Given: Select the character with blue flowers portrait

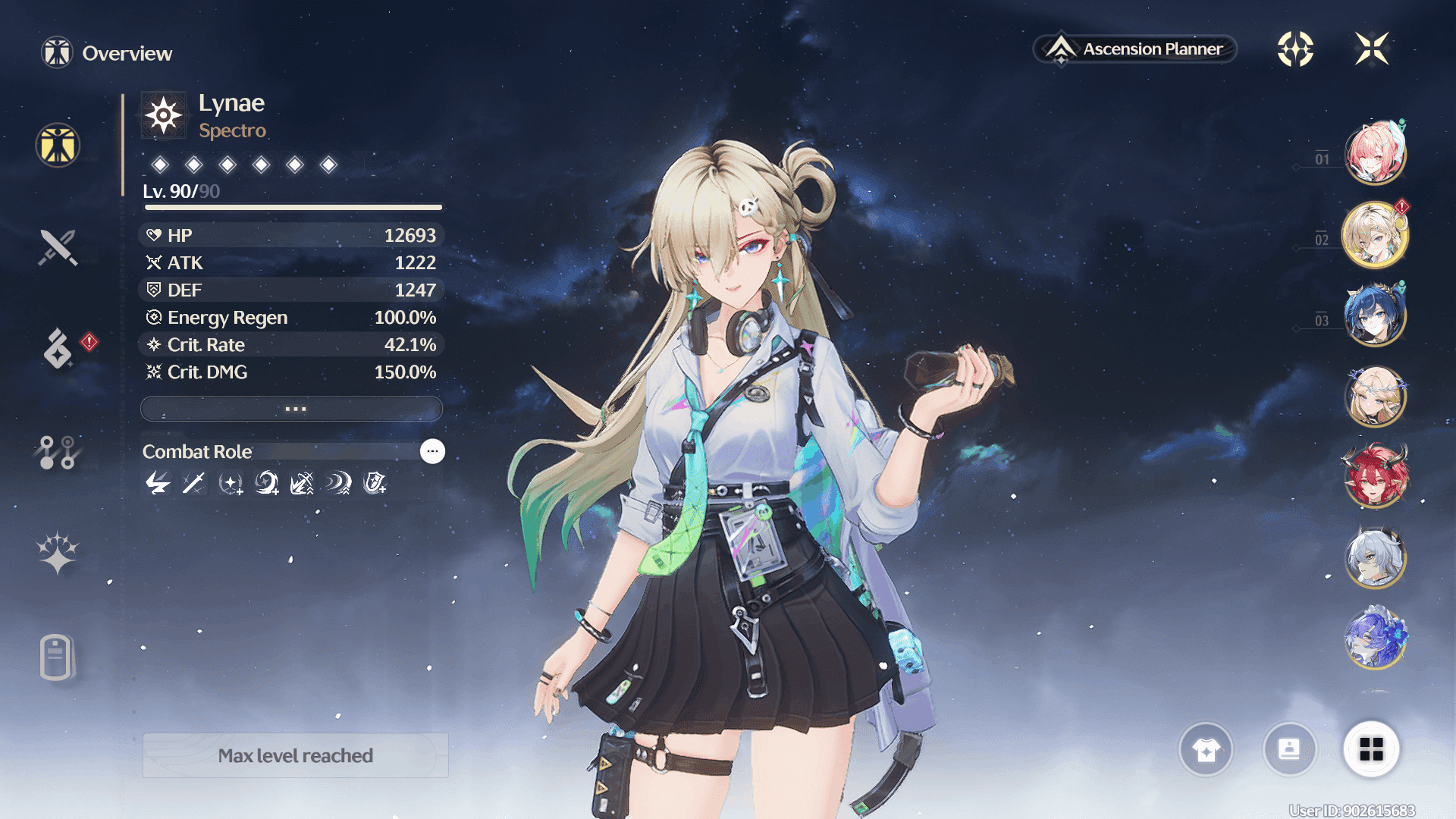Looking at the screenshot, I should (1375, 639).
